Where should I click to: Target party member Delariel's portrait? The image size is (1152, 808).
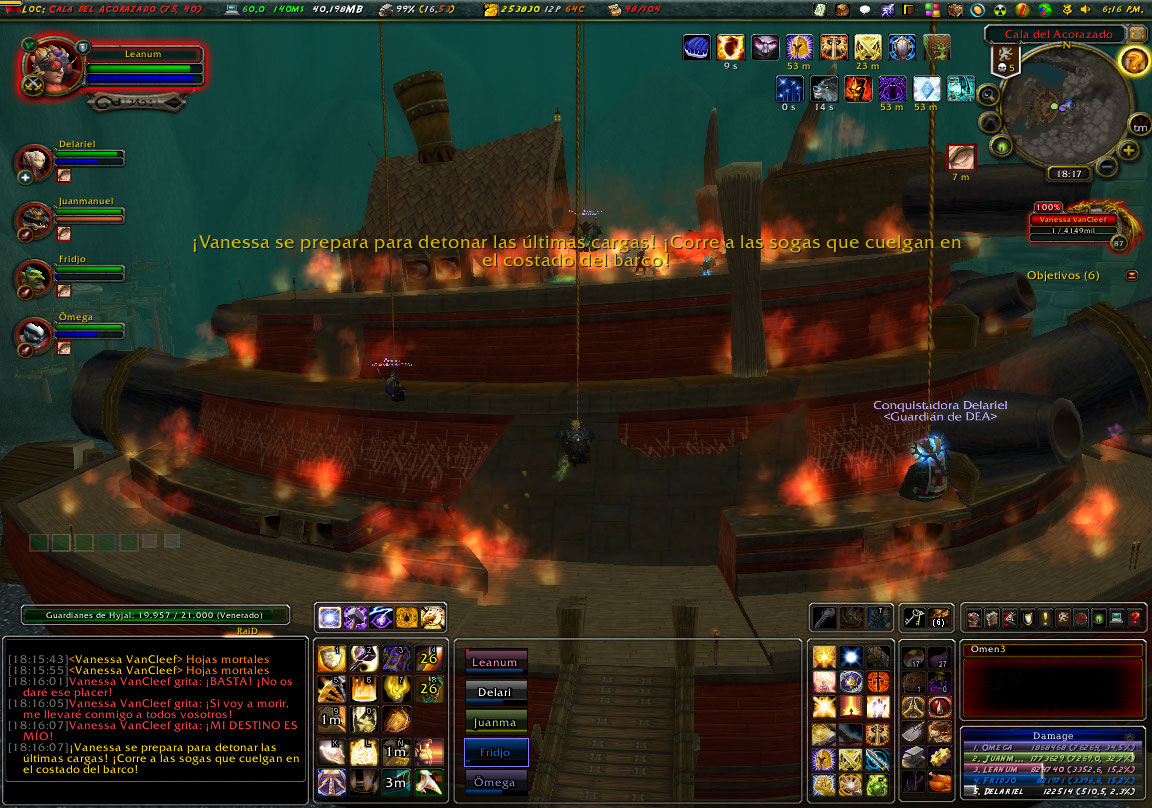pos(34,162)
